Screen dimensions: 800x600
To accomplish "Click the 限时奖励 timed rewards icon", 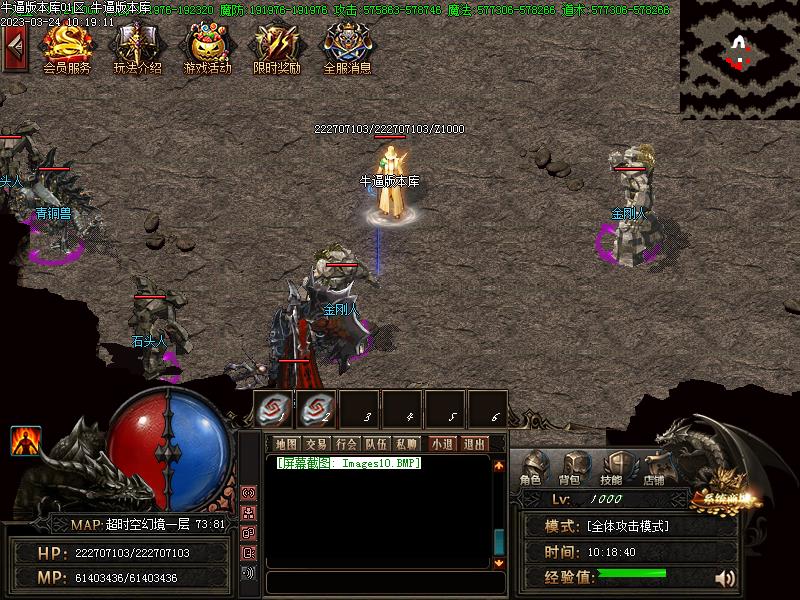I will (x=276, y=46).
